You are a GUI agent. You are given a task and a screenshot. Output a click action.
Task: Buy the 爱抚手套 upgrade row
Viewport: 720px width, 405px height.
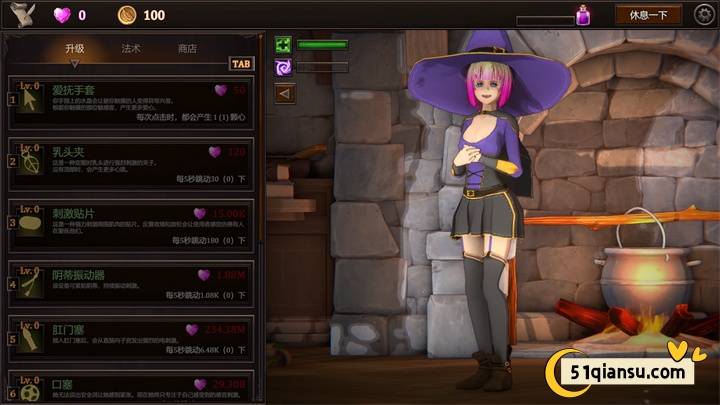tap(130, 105)
